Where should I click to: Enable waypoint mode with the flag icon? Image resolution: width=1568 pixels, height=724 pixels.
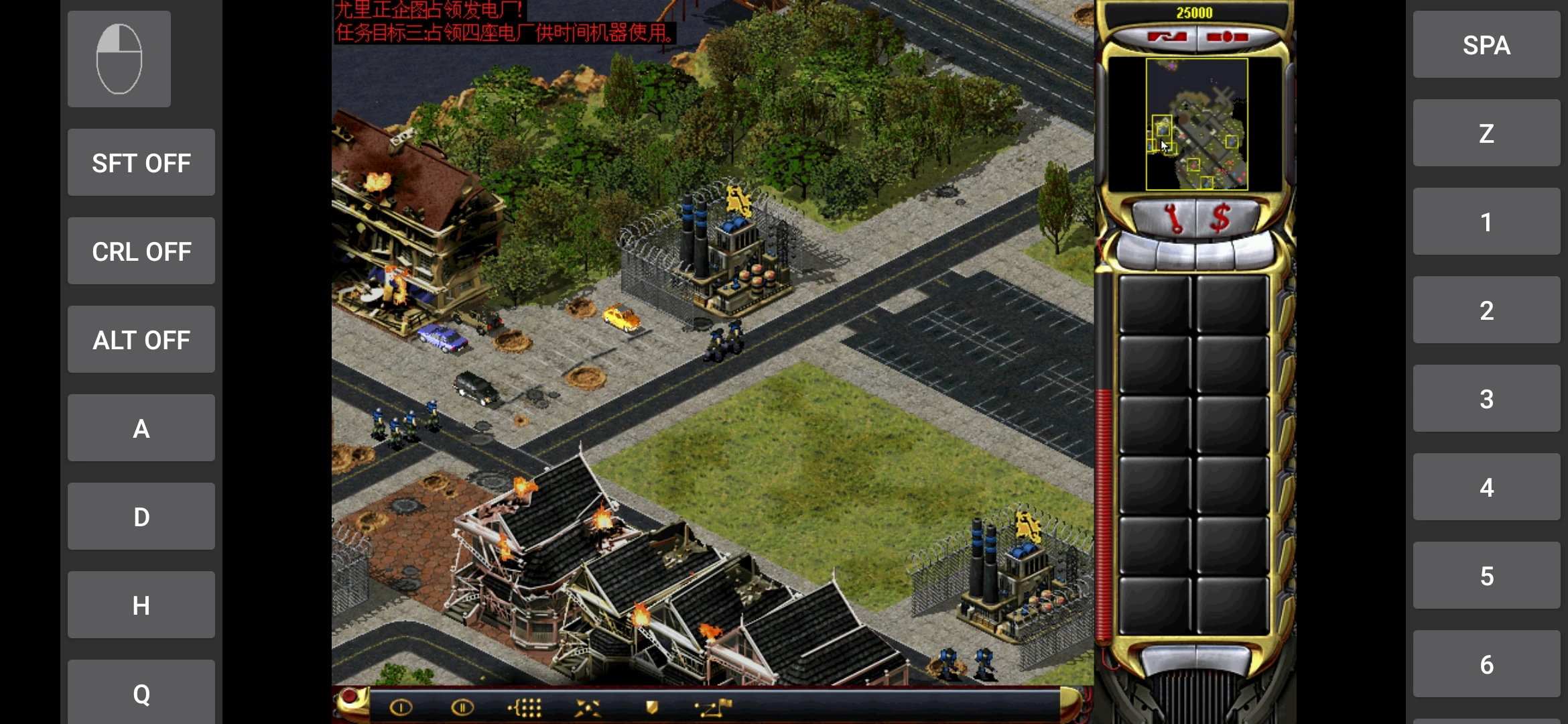pyautogui.click(x=714, y=707)
